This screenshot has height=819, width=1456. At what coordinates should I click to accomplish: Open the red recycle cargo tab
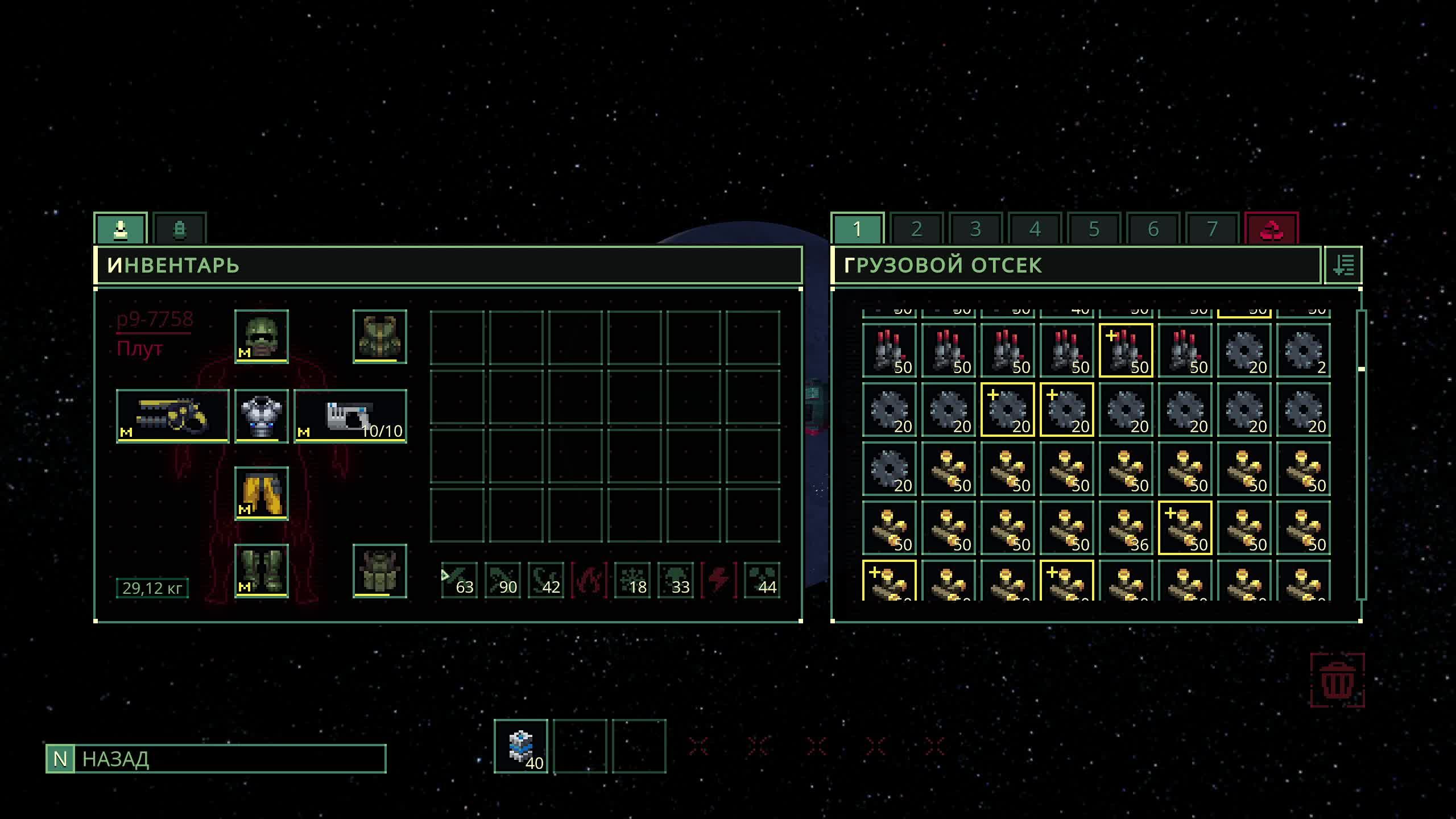(x=1271, y=229)
